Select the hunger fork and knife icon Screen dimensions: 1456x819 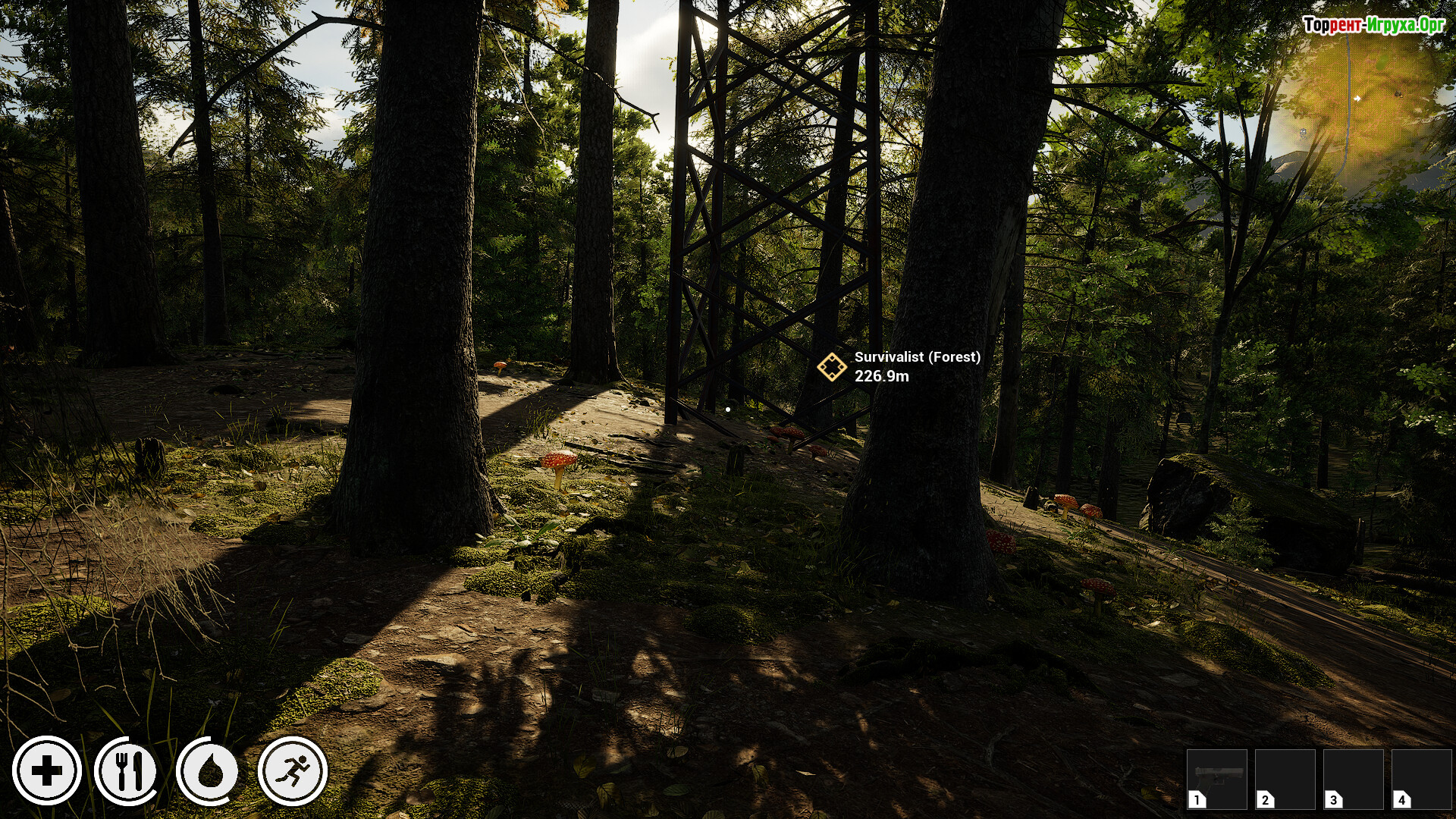point(128,771)
